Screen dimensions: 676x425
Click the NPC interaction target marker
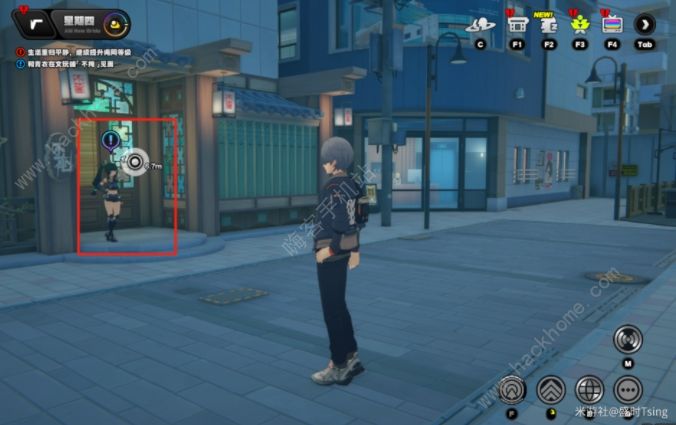135,161
